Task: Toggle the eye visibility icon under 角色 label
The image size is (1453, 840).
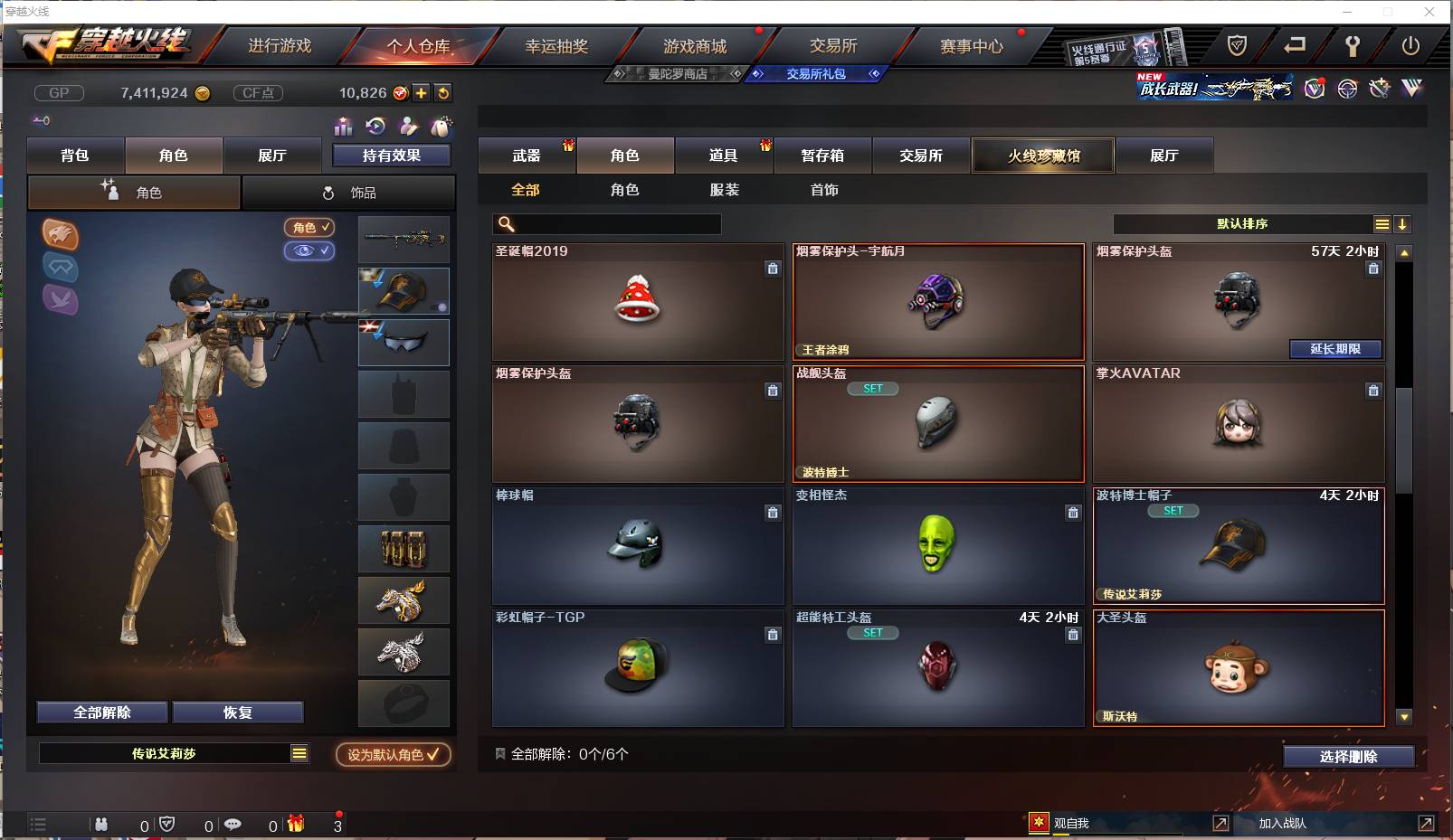Action: (310, 251)
